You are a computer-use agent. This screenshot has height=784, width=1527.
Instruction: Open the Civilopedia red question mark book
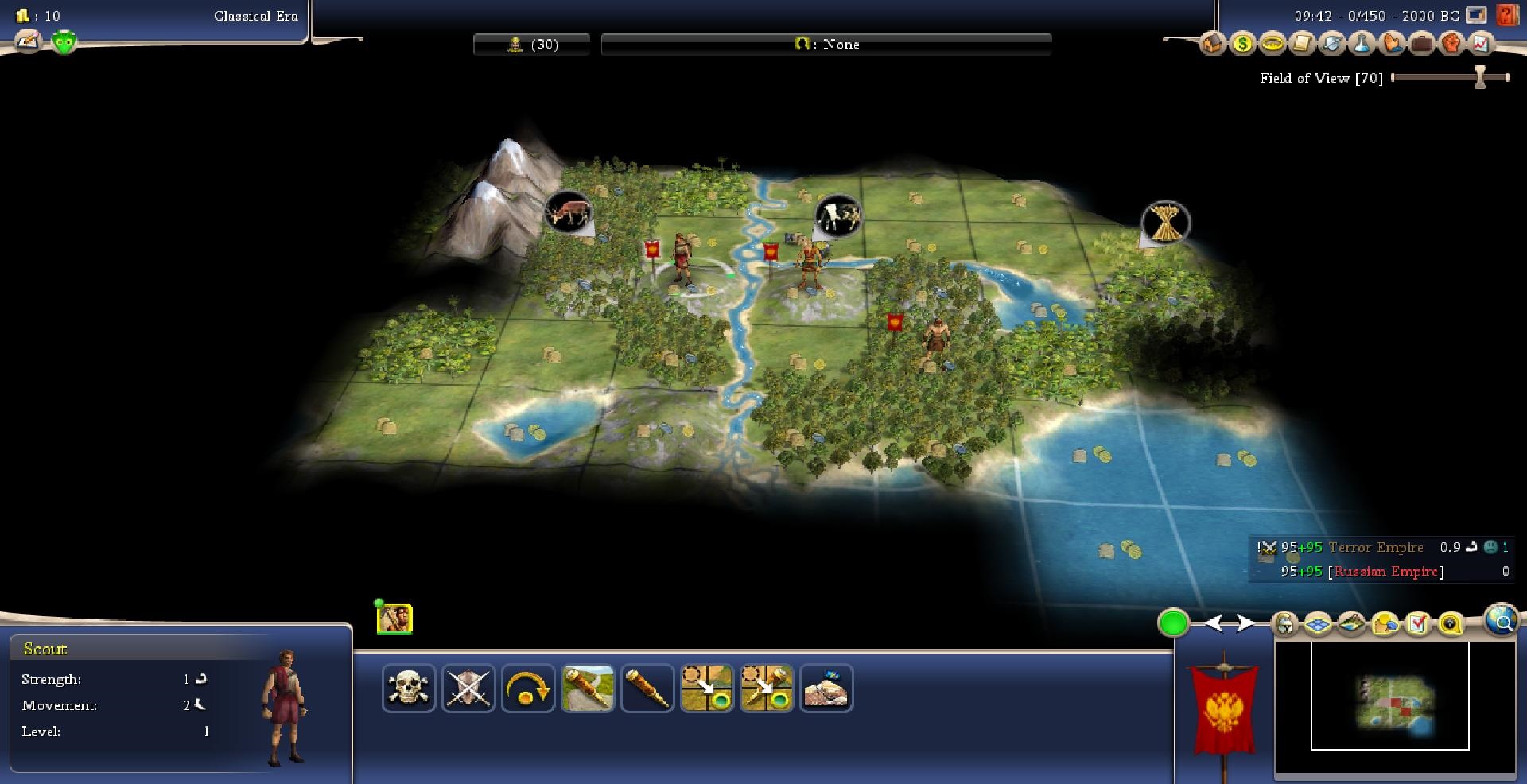click(x=1506, y=15)
